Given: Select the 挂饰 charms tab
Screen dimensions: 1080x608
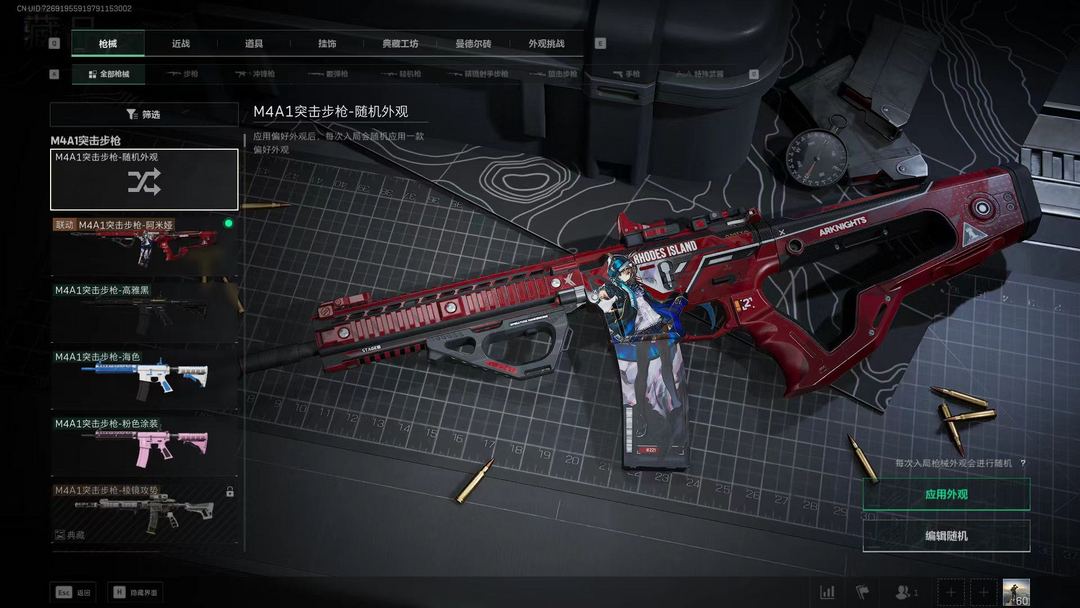Looking at the screenshot, I should coord(327,43).
